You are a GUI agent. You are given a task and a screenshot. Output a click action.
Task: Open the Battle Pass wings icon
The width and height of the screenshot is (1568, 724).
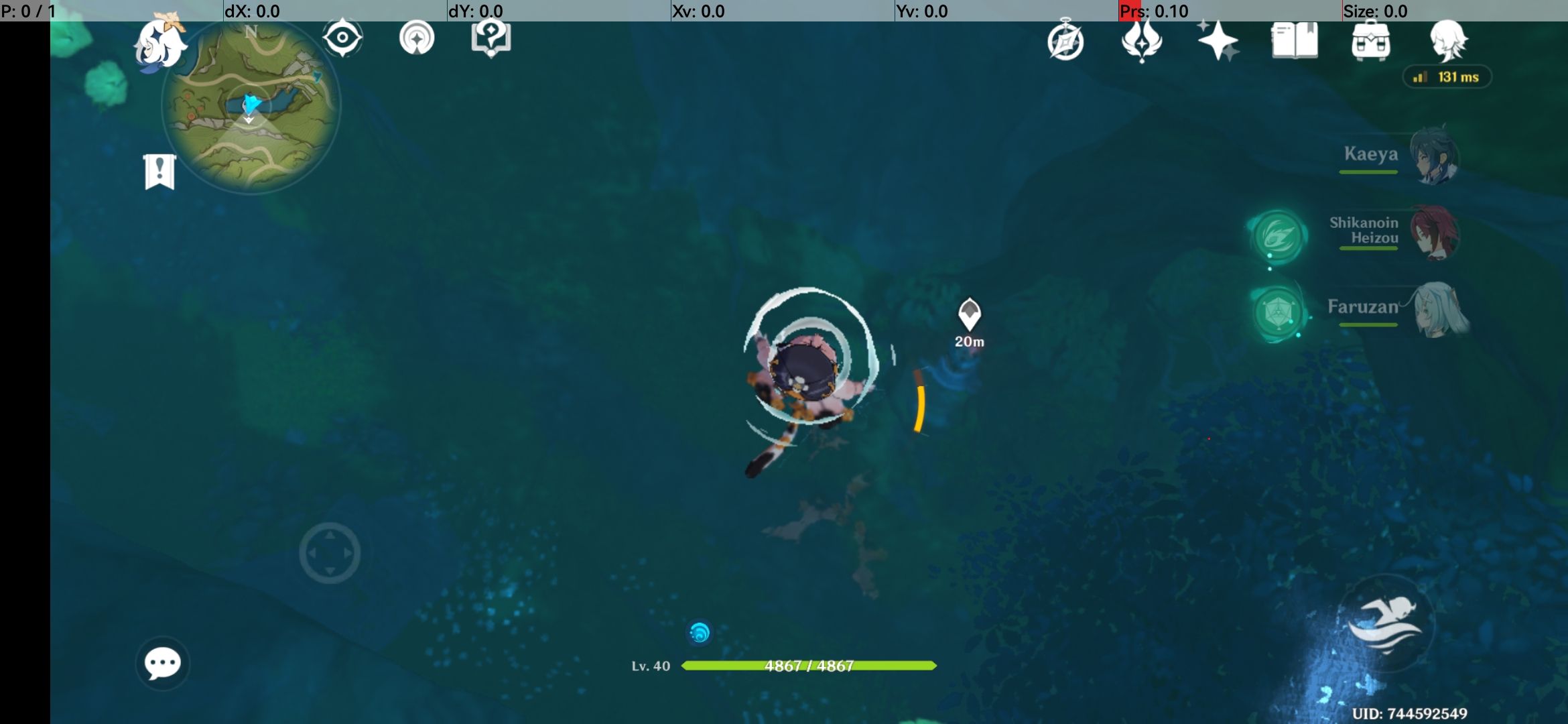click(x=1143, y=42)
